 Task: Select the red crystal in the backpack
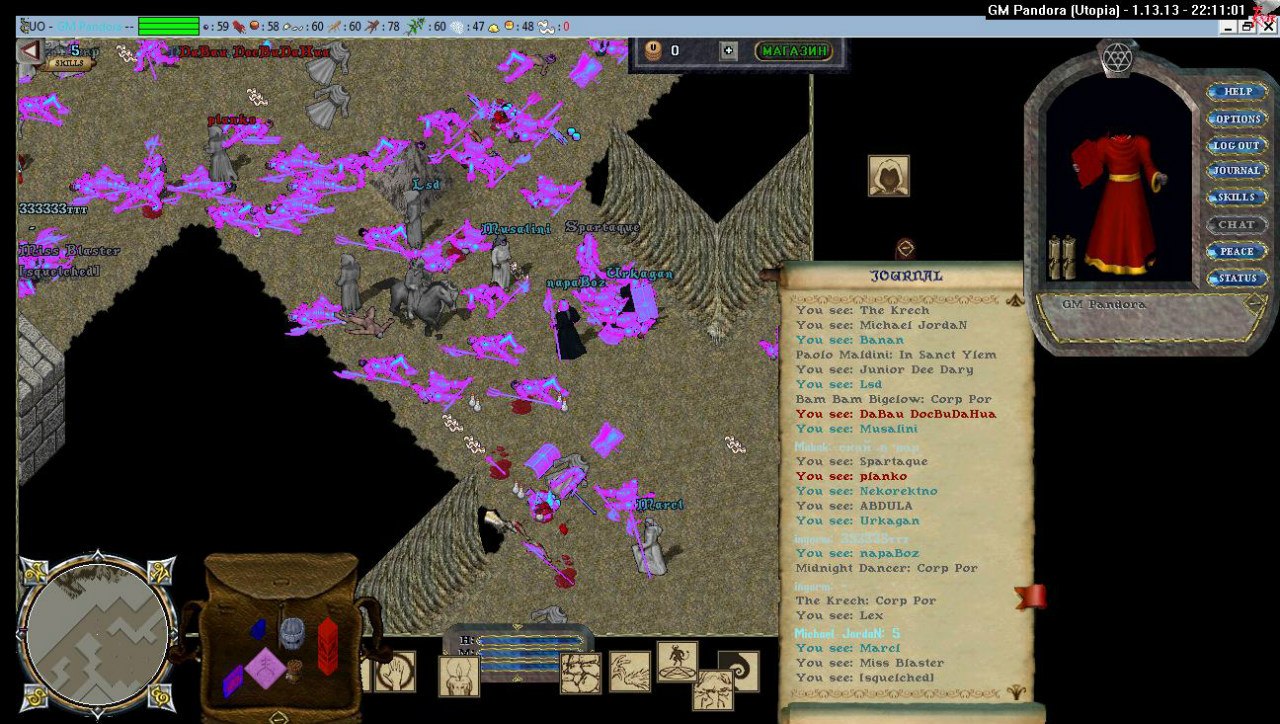click(x=327, y=645)
